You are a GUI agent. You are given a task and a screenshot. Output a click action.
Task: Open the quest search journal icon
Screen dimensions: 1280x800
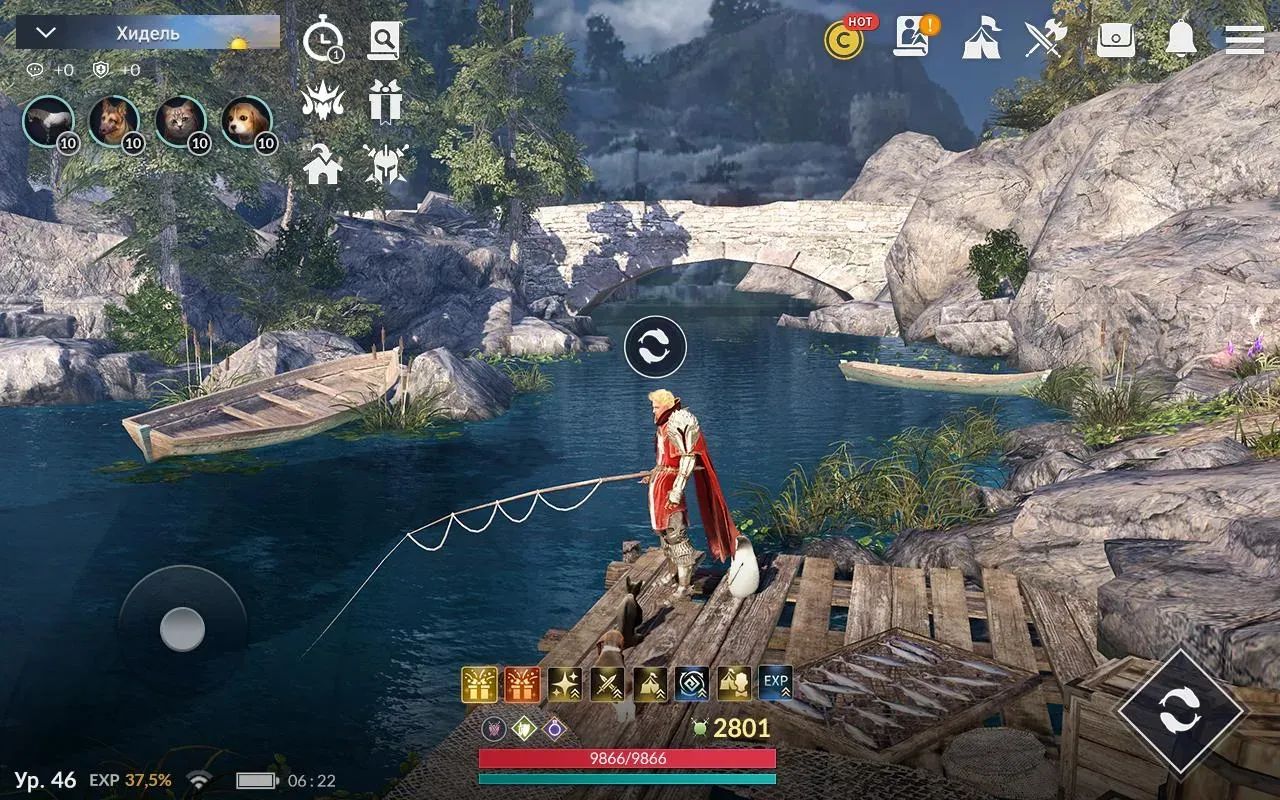click(384, 40)
